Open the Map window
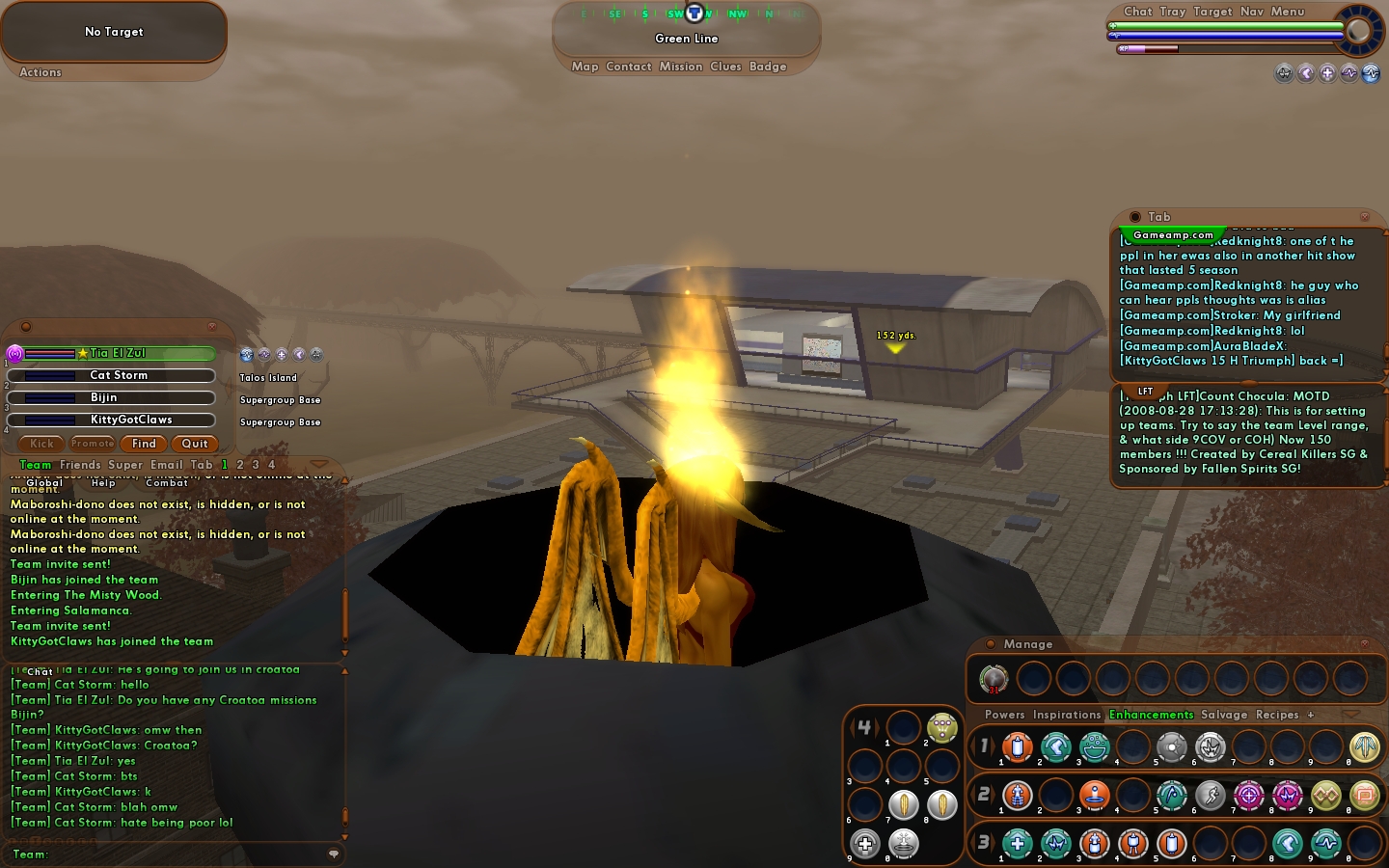 585,67
